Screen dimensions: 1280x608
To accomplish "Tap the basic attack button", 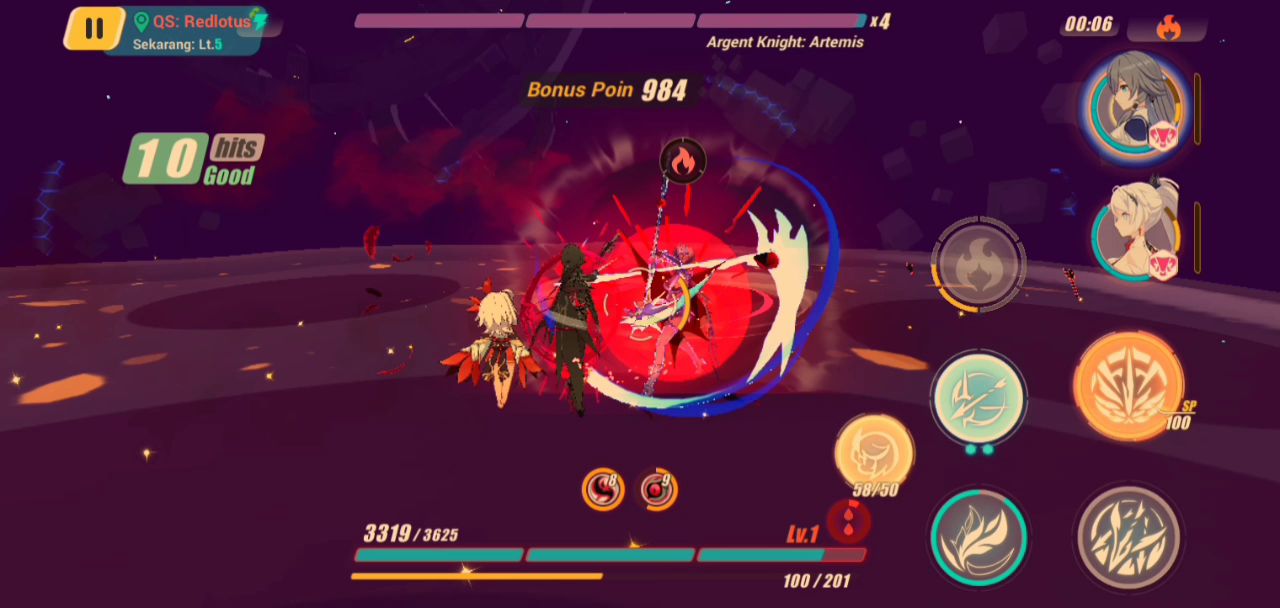I will [x=1128, y=537].
